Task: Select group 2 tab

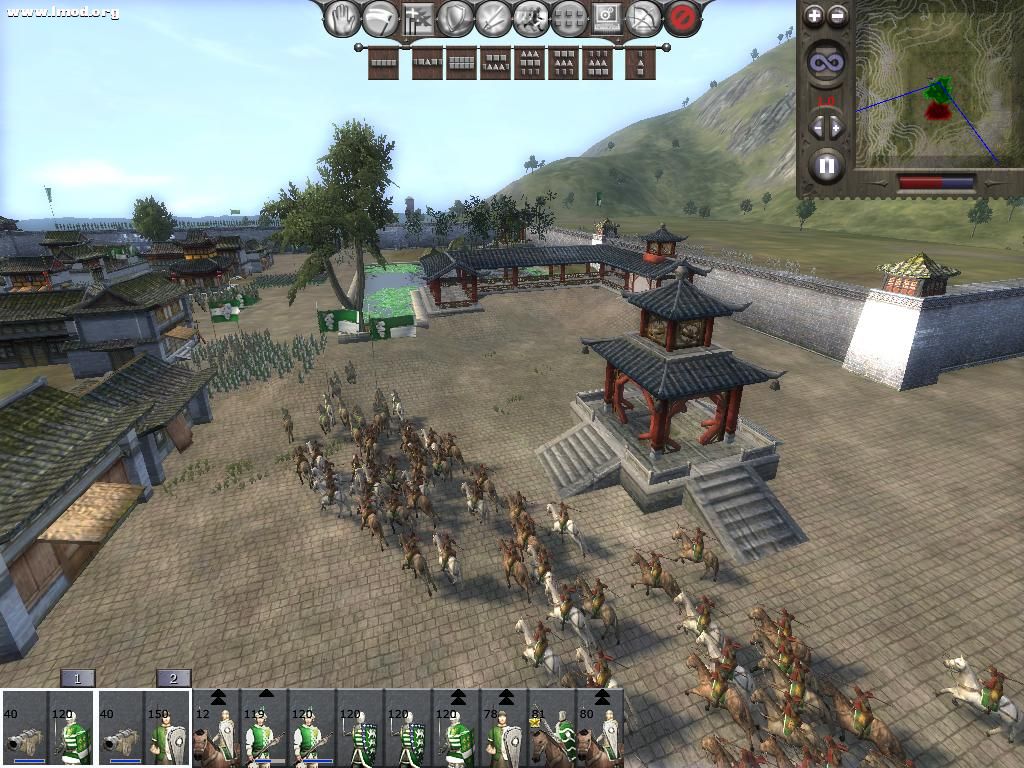Action: point(173,678)
